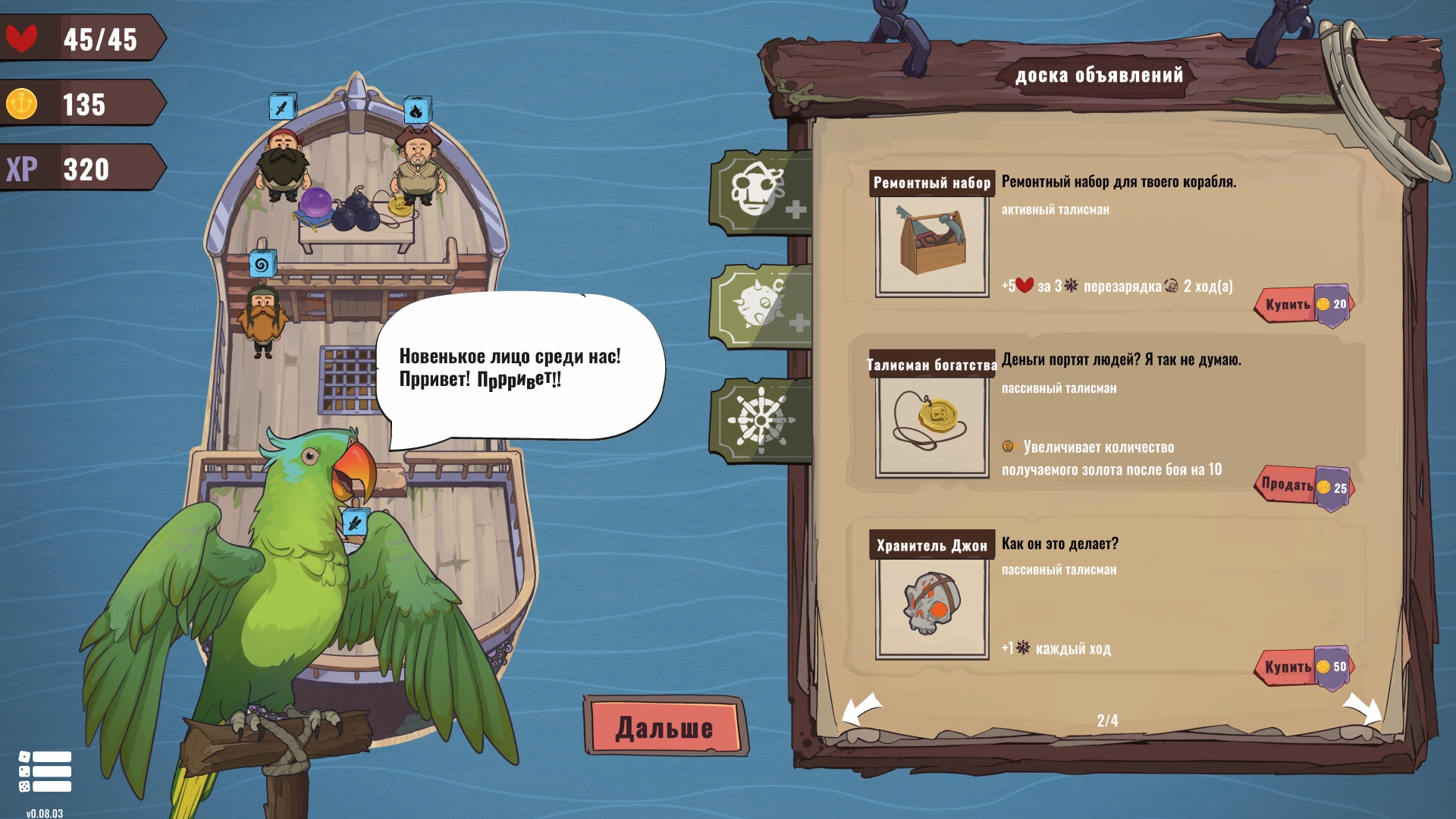Switch to the spiked bomb tab
1456x819 pixels.
tap(762, 306)
